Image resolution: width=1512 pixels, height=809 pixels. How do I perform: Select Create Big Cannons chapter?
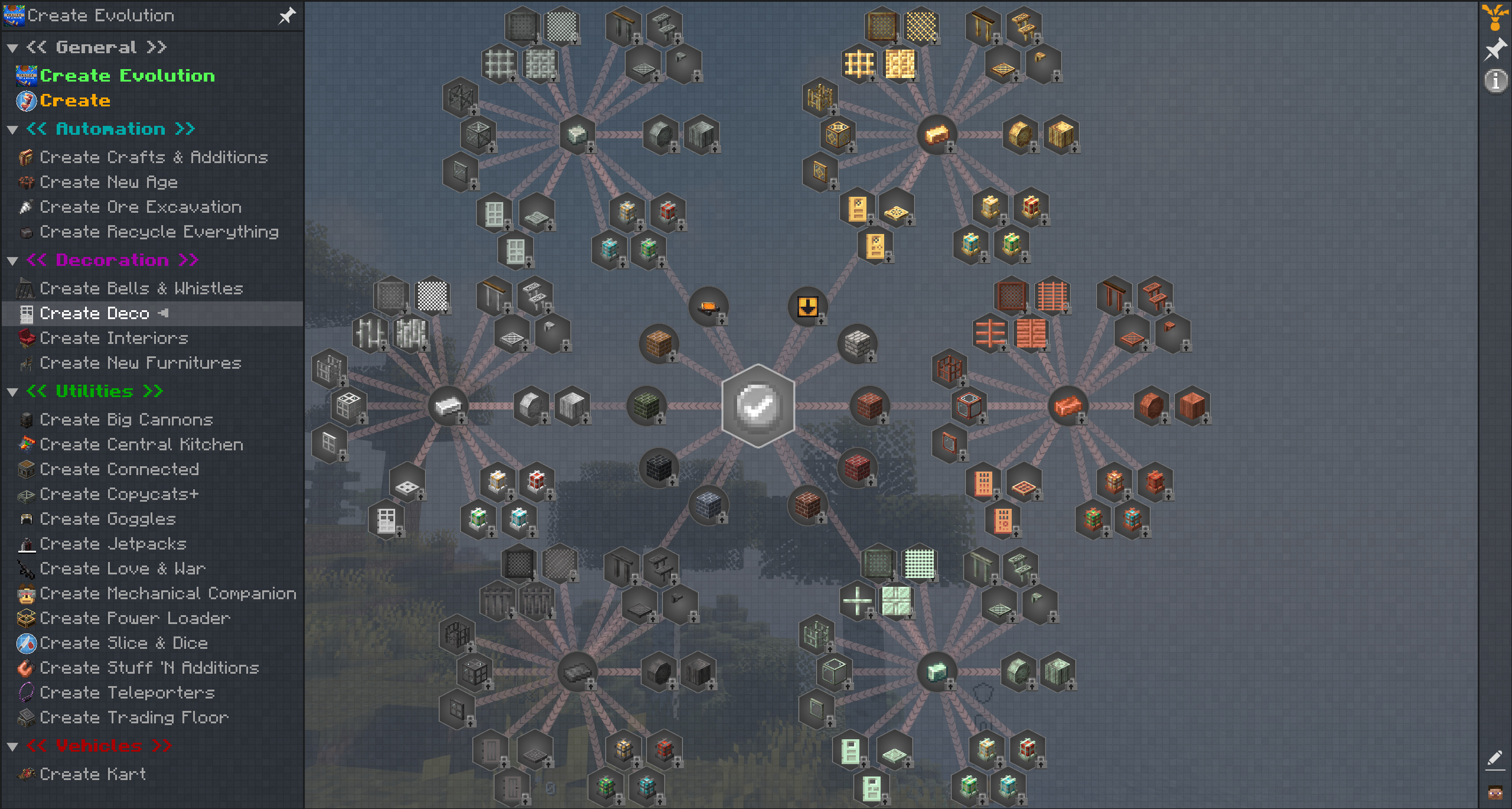tap(126, 420)
